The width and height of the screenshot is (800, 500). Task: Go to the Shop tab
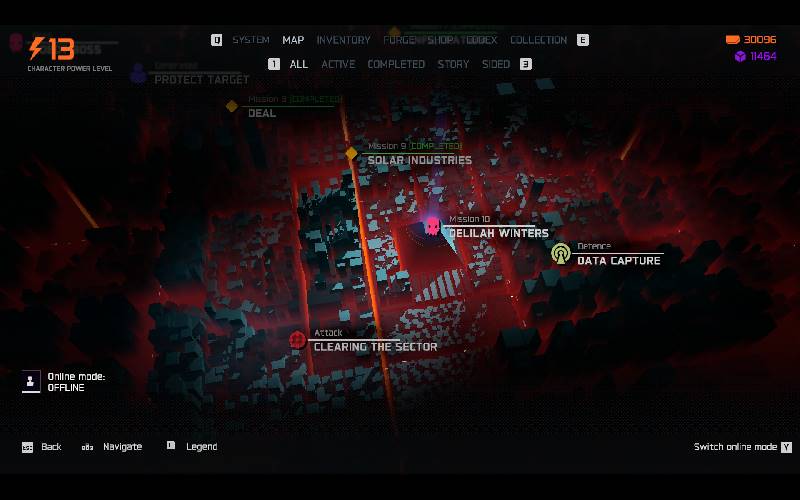(x=441, y=40)
